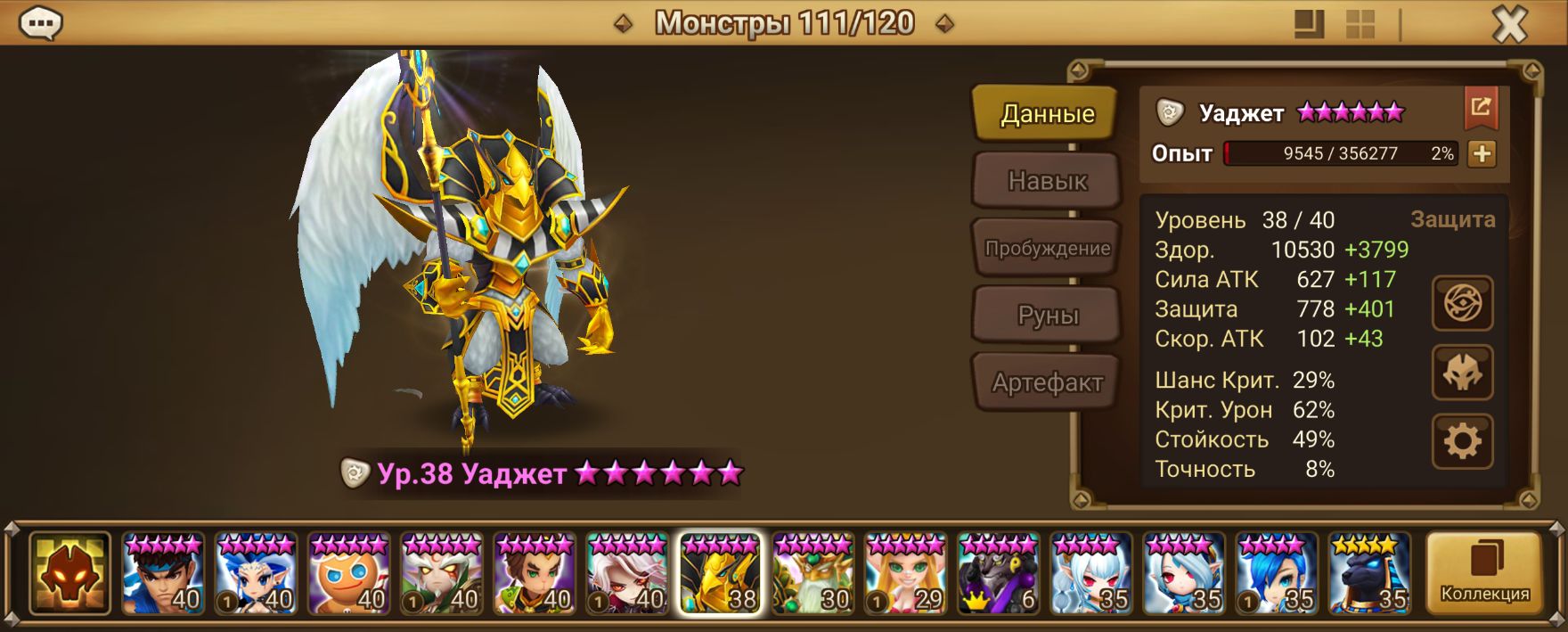Click the glowing mask icon in monster bar
This screenshot has width=1568, height=632.
69,573
